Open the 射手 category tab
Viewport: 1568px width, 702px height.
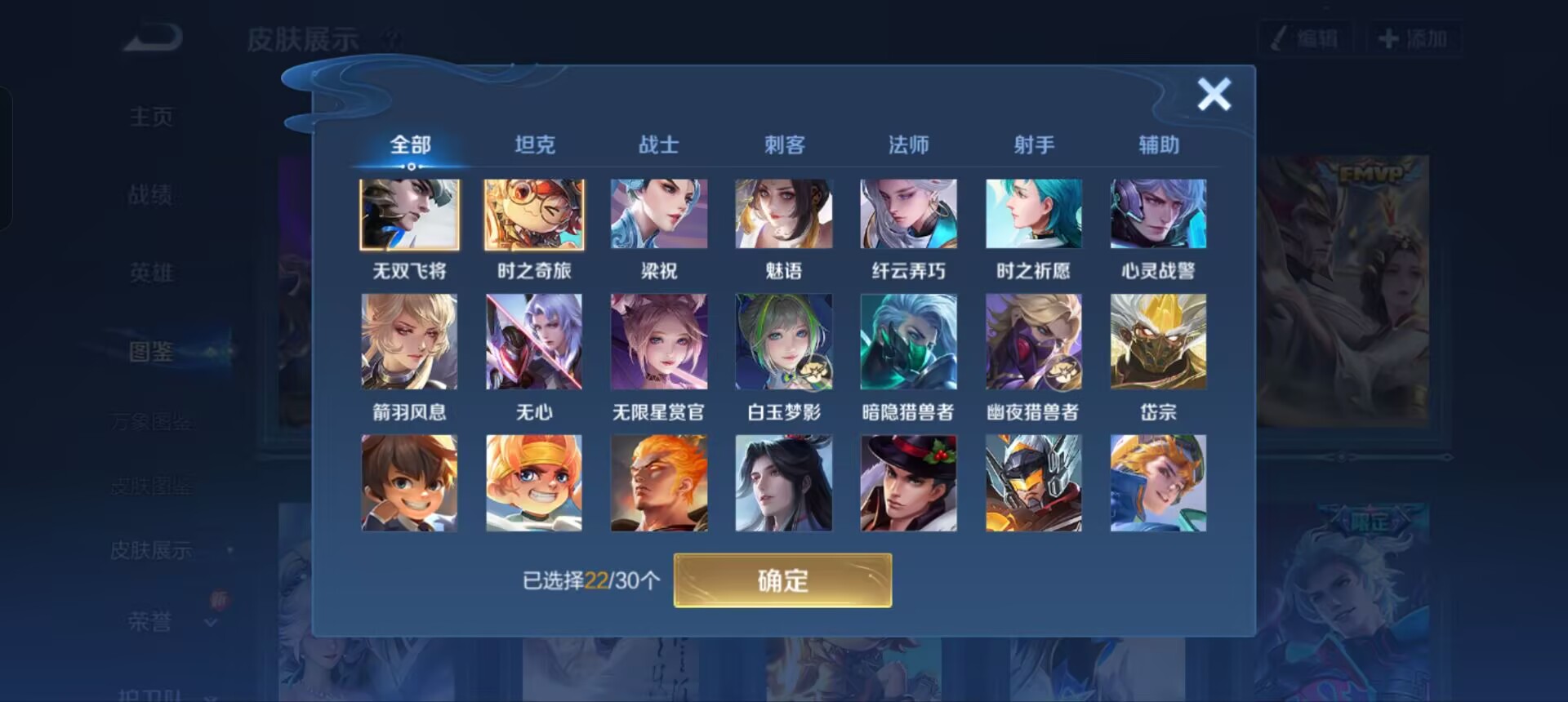(x=1033, y=144)
